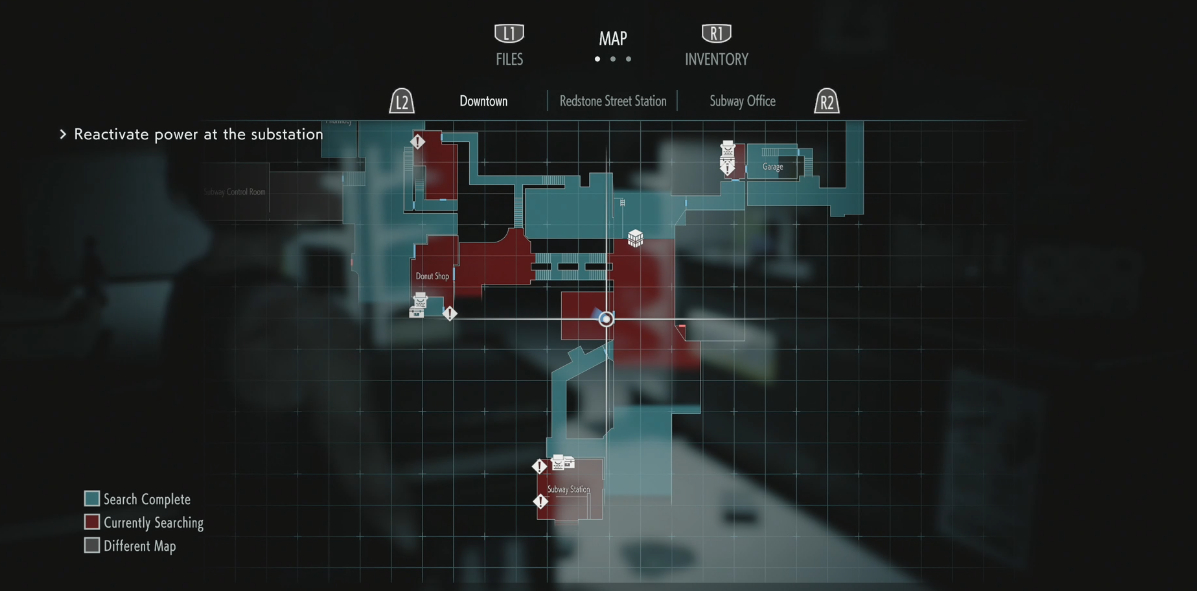Select the Garage room label
1197x591 pixels.
click(772, 167)
